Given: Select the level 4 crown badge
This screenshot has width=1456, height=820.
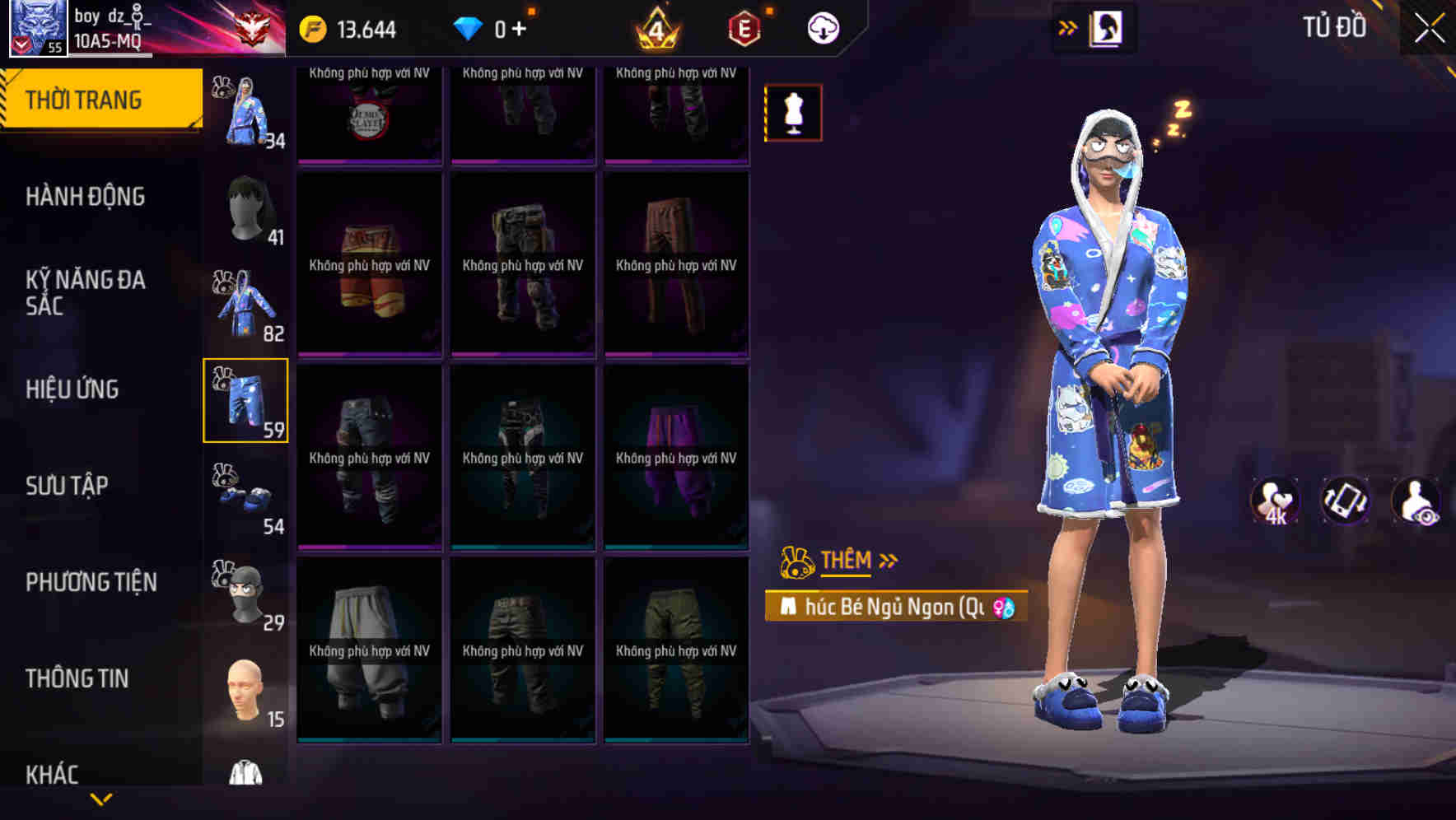Looking at the screenshot, I should click(655, 27).
